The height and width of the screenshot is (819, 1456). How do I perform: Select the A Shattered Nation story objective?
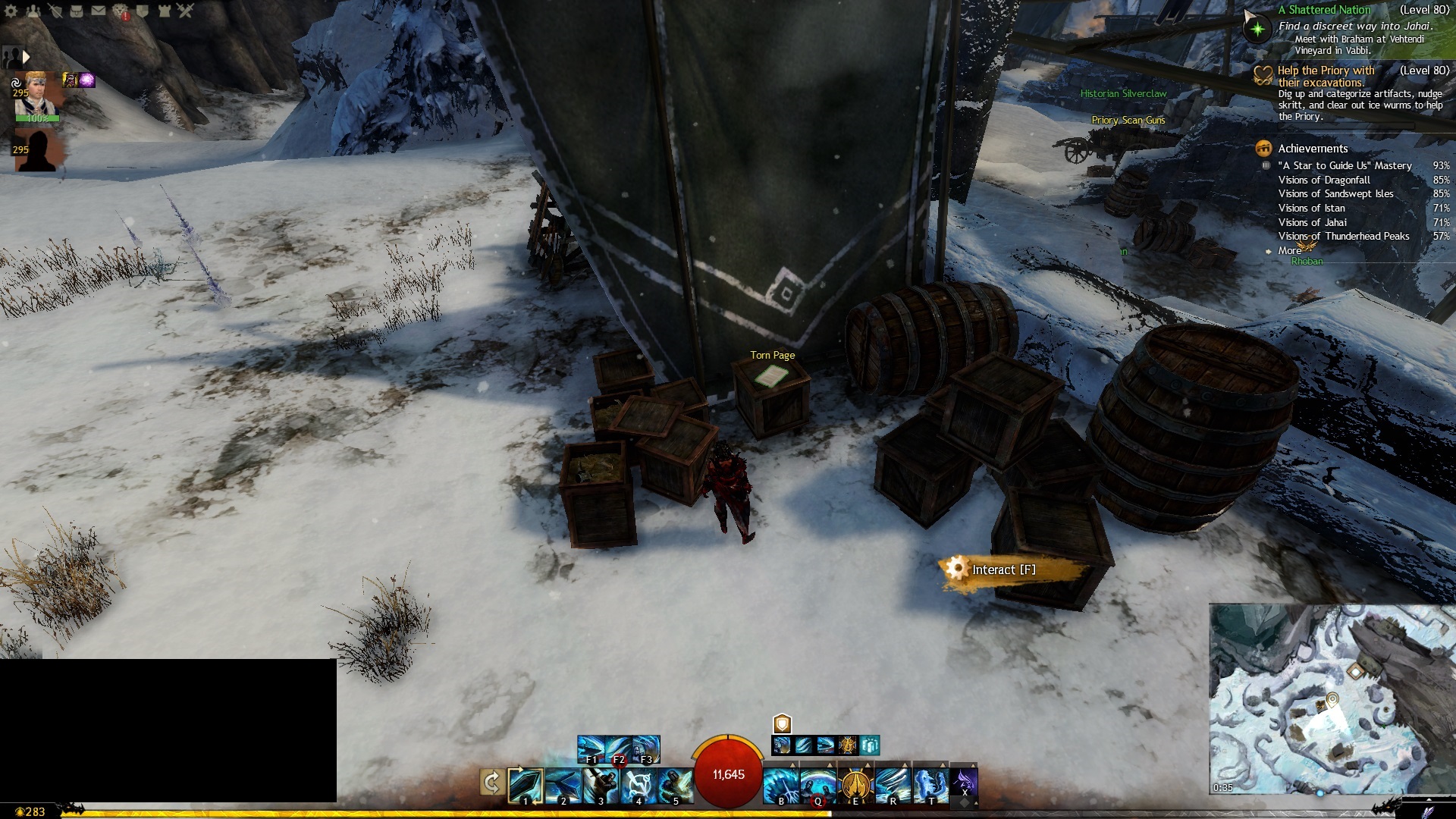click(1324, 10)
